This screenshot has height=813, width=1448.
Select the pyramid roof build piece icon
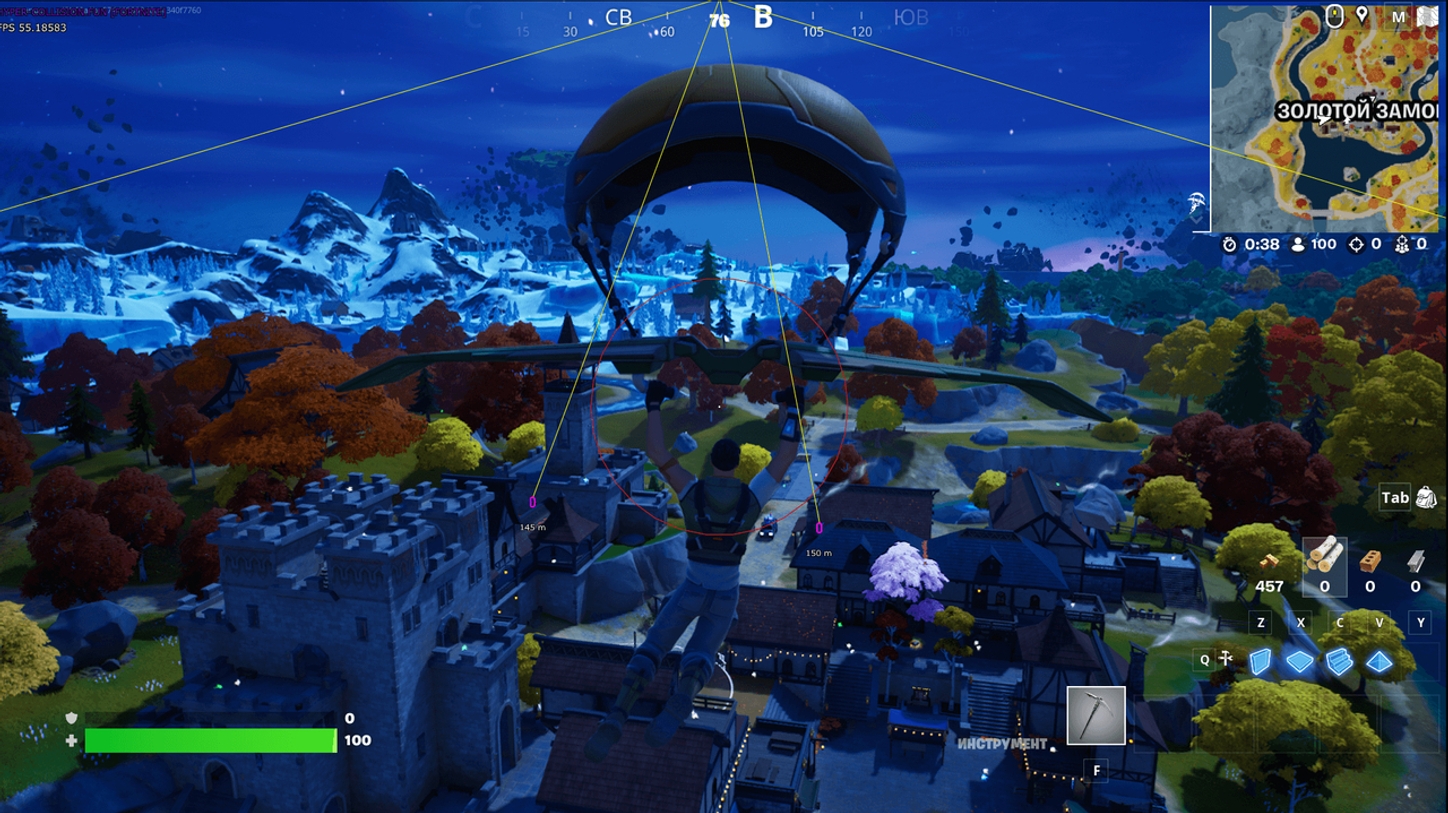[1378, 660]
